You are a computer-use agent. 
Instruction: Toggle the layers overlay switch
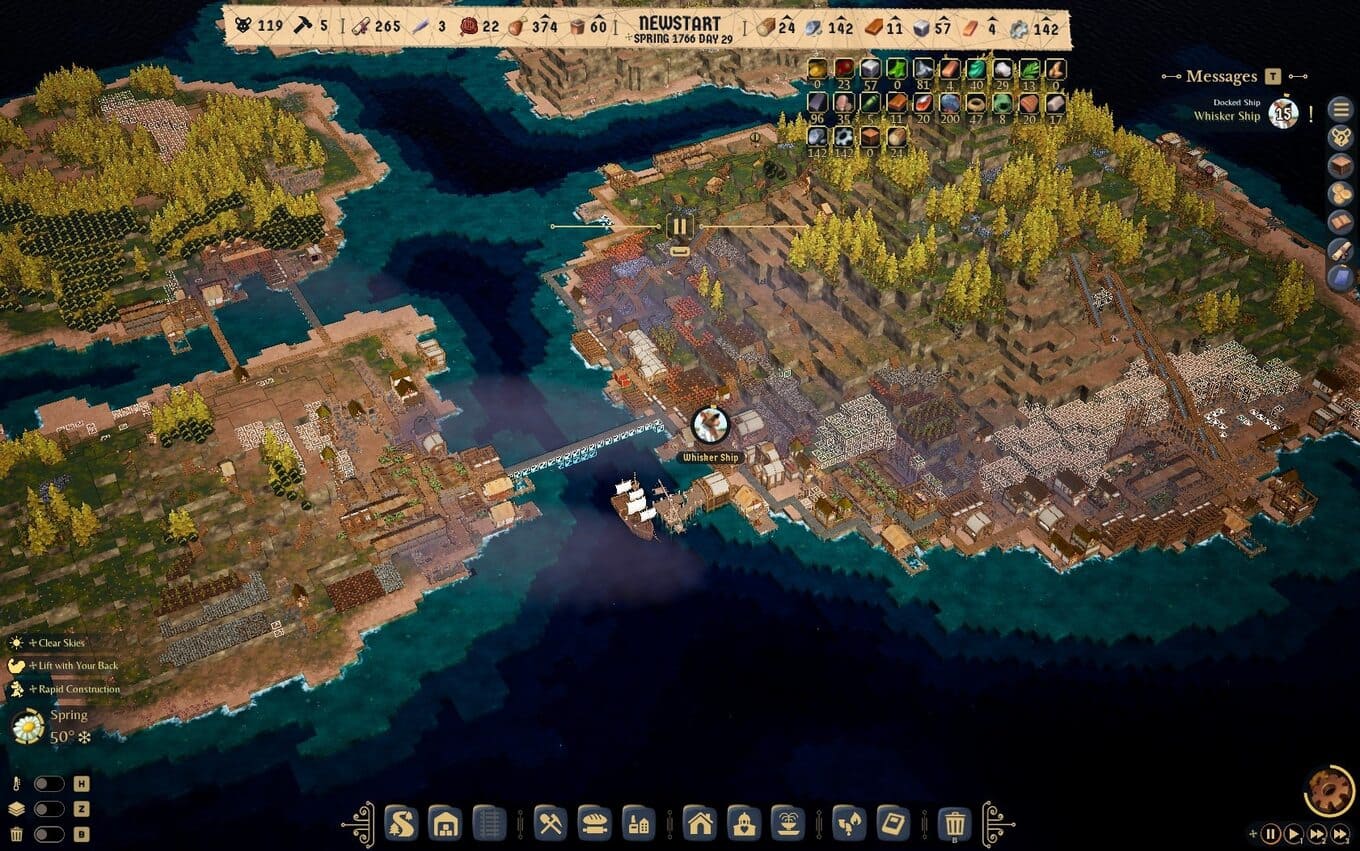[x=48, y=809]
